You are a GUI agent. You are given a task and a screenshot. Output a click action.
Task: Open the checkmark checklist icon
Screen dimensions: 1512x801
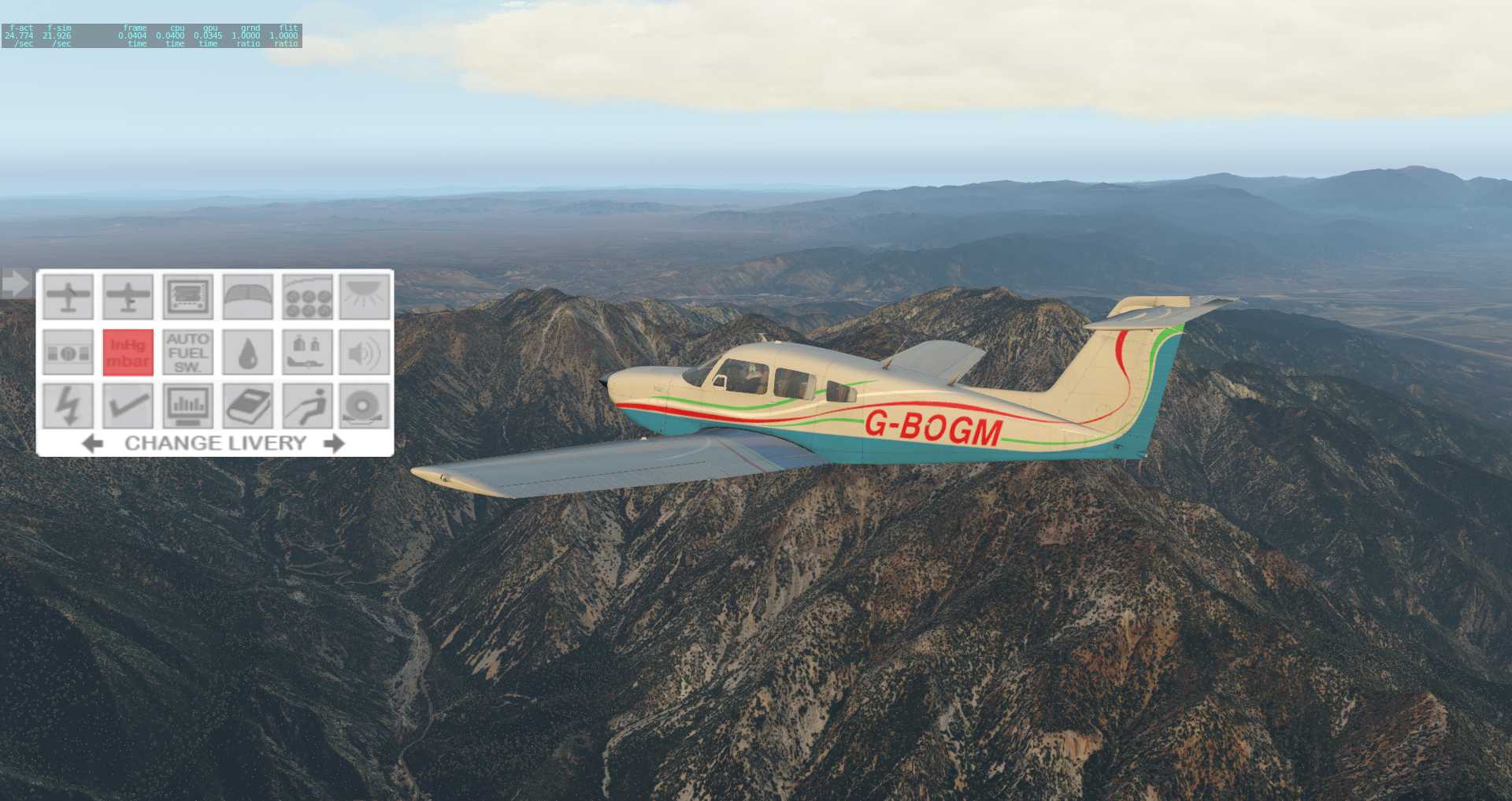click(x=128, y=406)
